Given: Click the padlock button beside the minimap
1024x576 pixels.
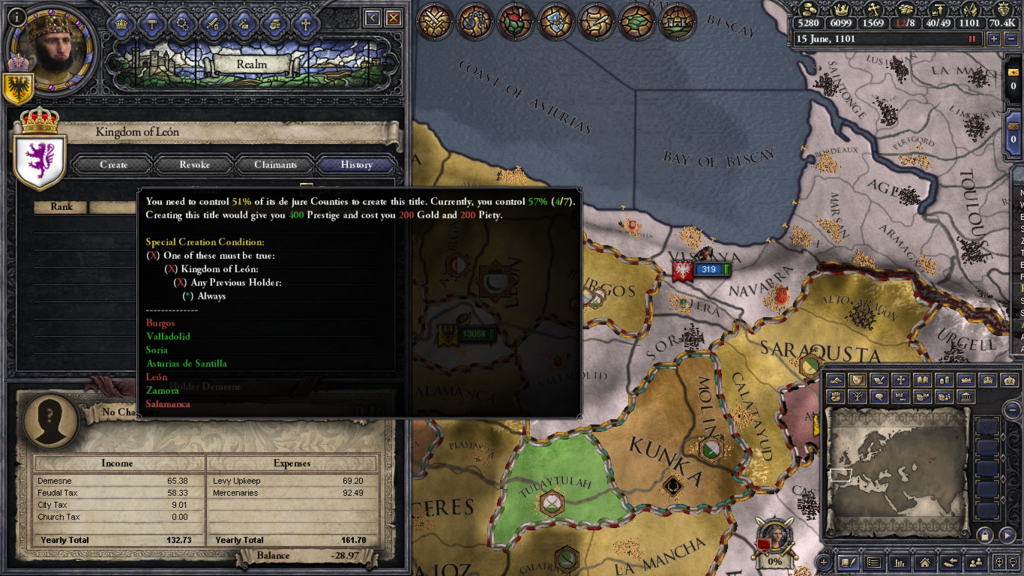Looking at the screenshot, I should point(985,536).
